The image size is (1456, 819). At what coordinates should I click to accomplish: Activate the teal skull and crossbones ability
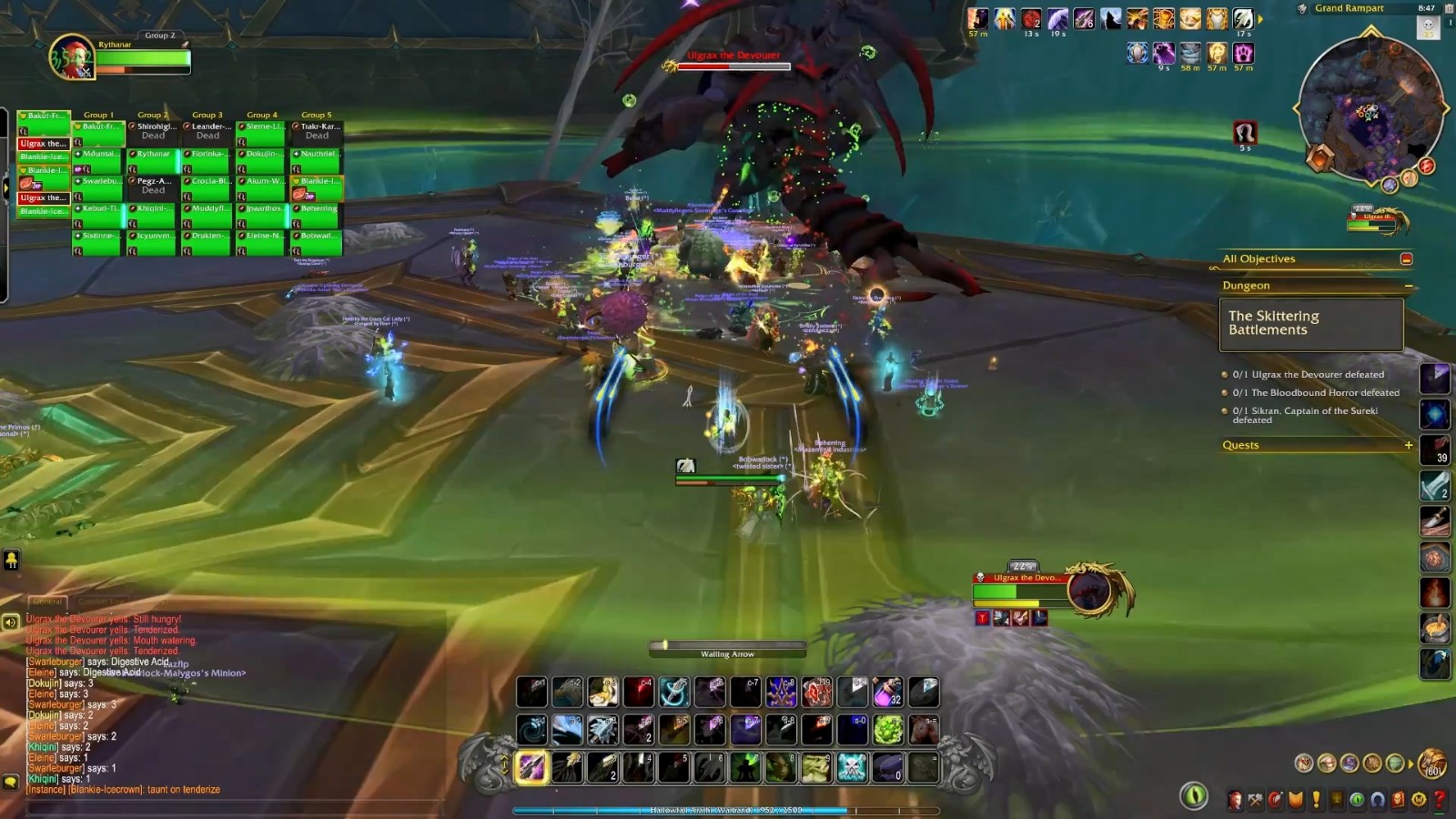point(852,767)
